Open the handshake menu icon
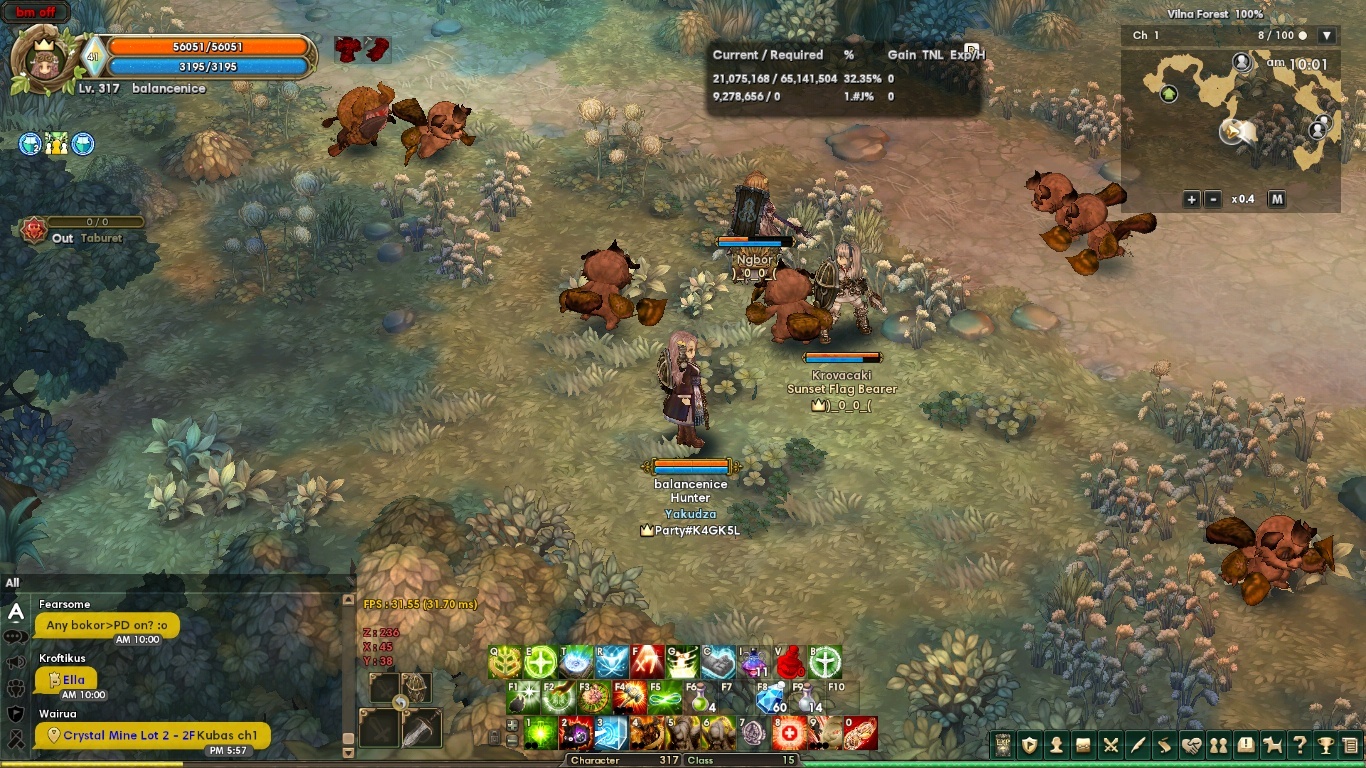Screen dimensions: 1366x768 click(x=1191, y=745)
